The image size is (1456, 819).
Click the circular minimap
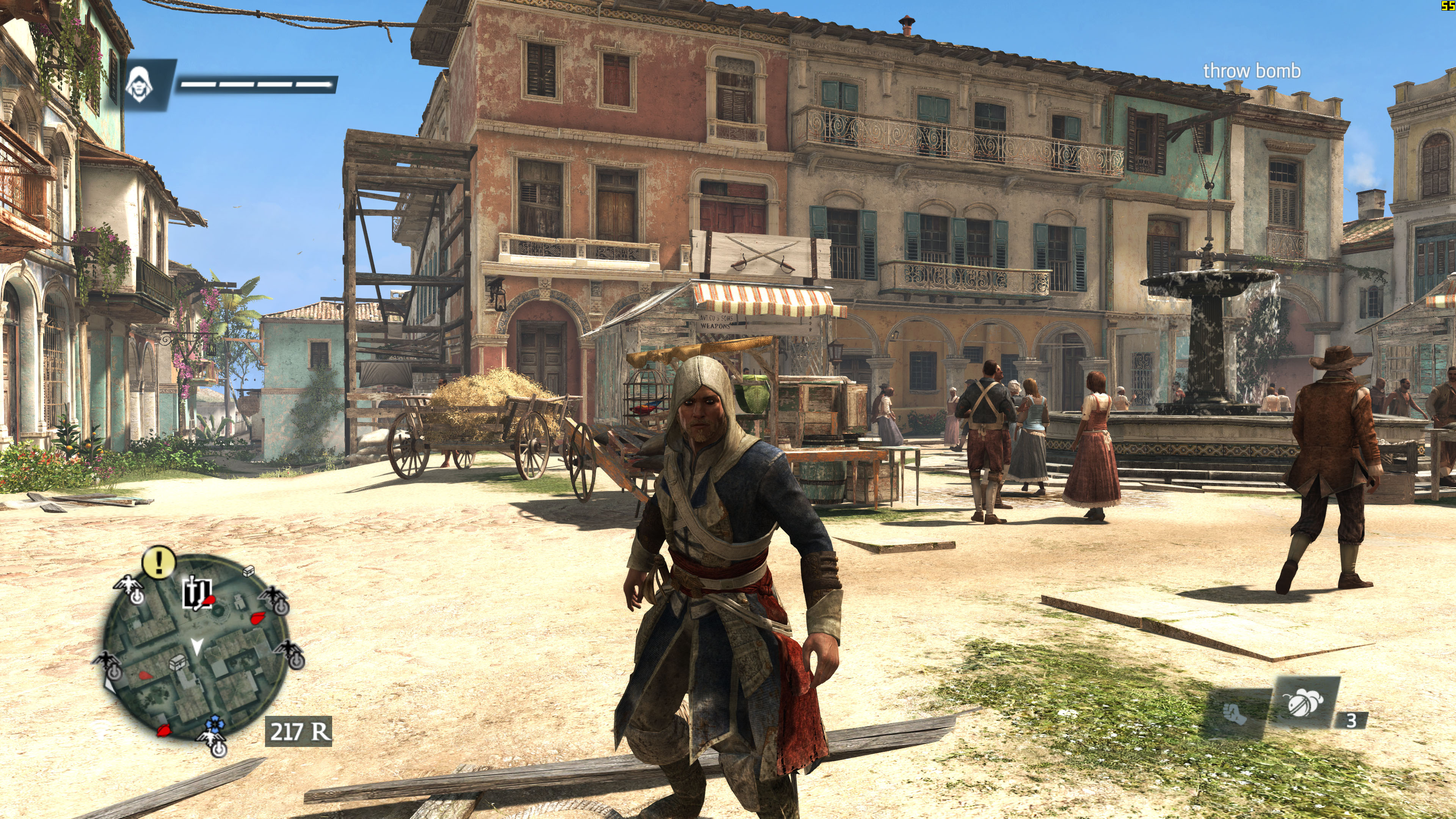pos(197,647)
